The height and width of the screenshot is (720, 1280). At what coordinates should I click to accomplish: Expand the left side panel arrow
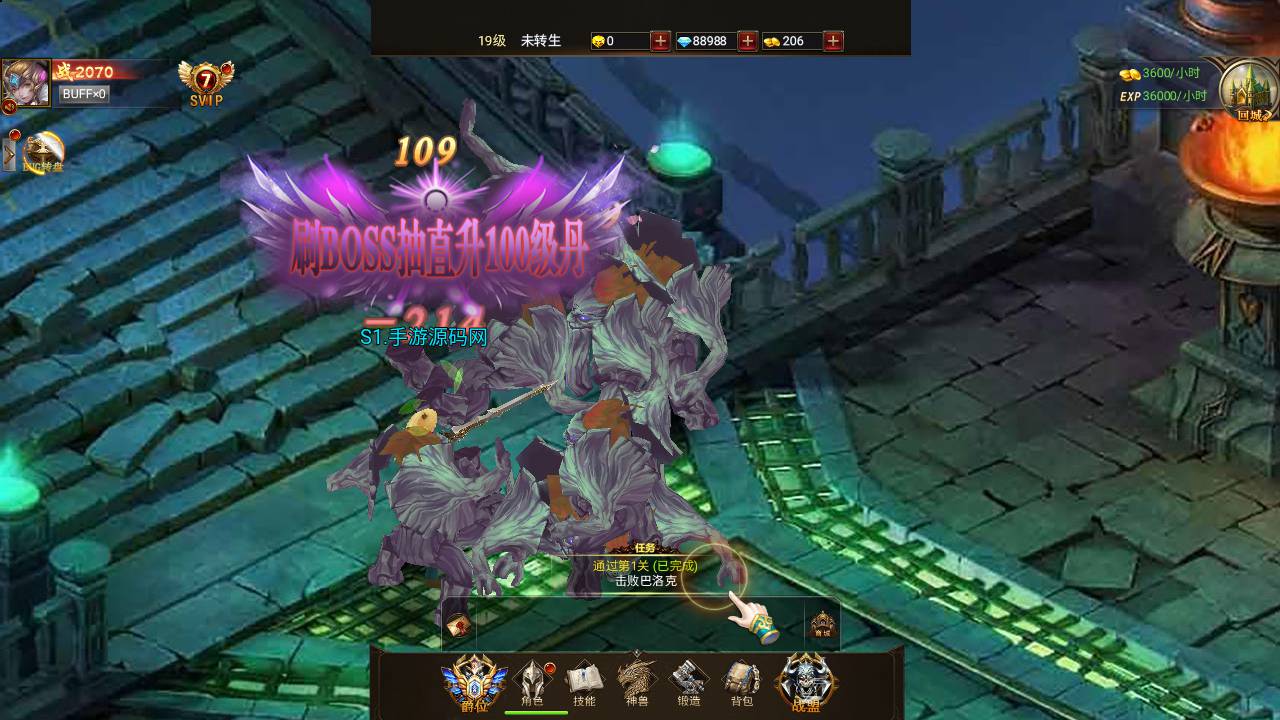point(10,154)
